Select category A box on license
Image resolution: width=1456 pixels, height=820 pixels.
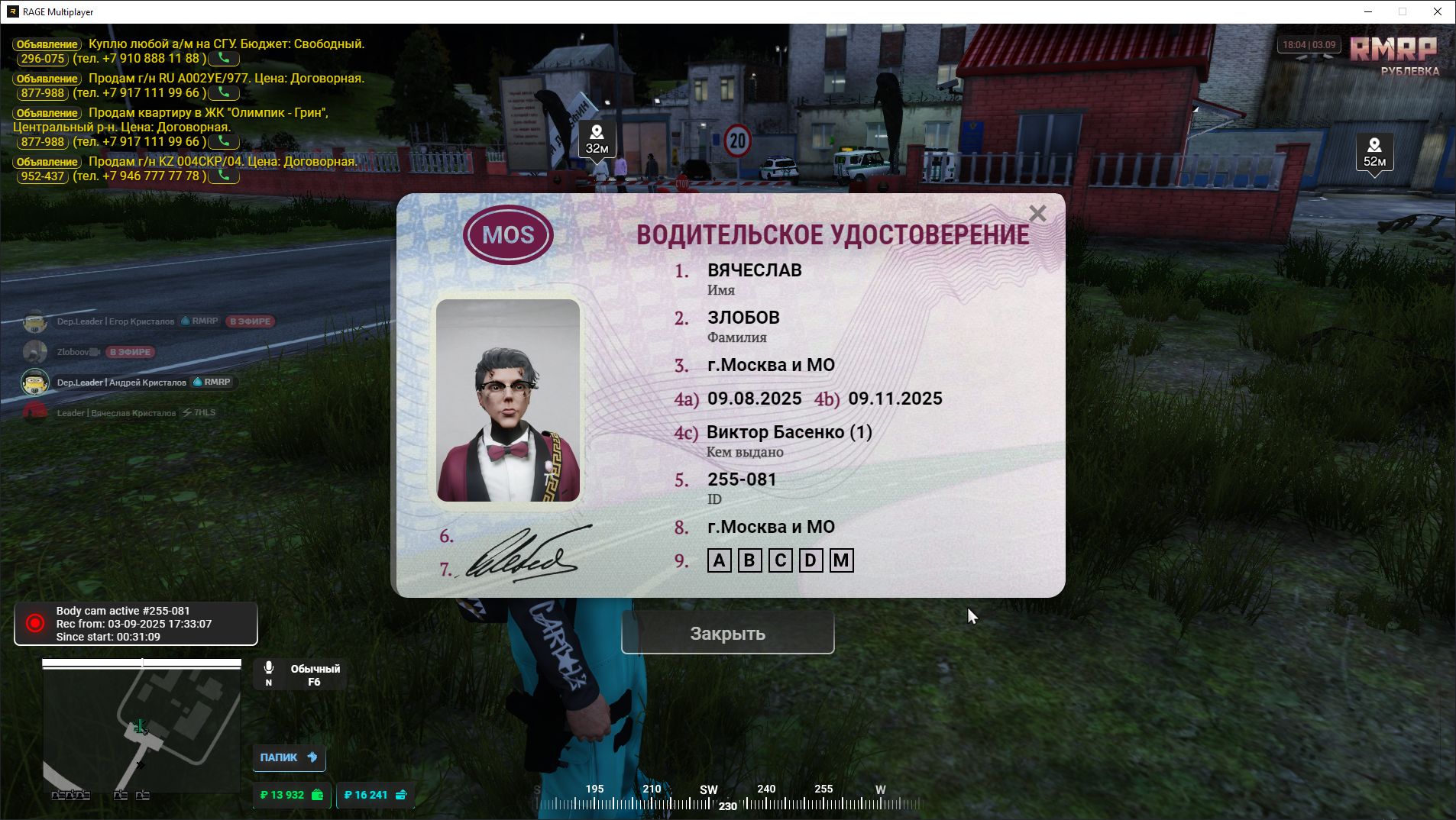tap(719, 561)
